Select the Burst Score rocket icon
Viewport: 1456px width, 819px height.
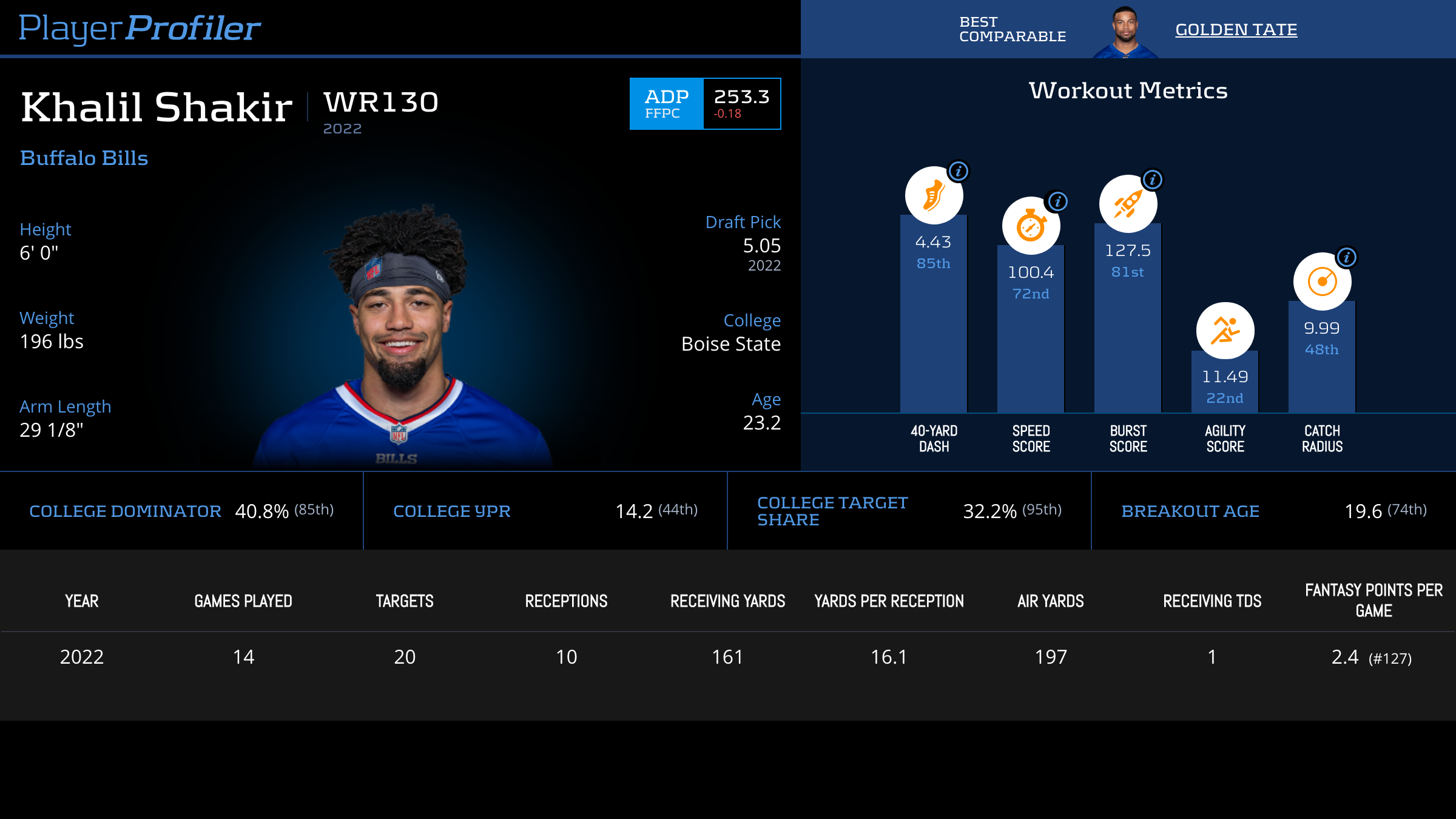click(x=1127, y=204)
